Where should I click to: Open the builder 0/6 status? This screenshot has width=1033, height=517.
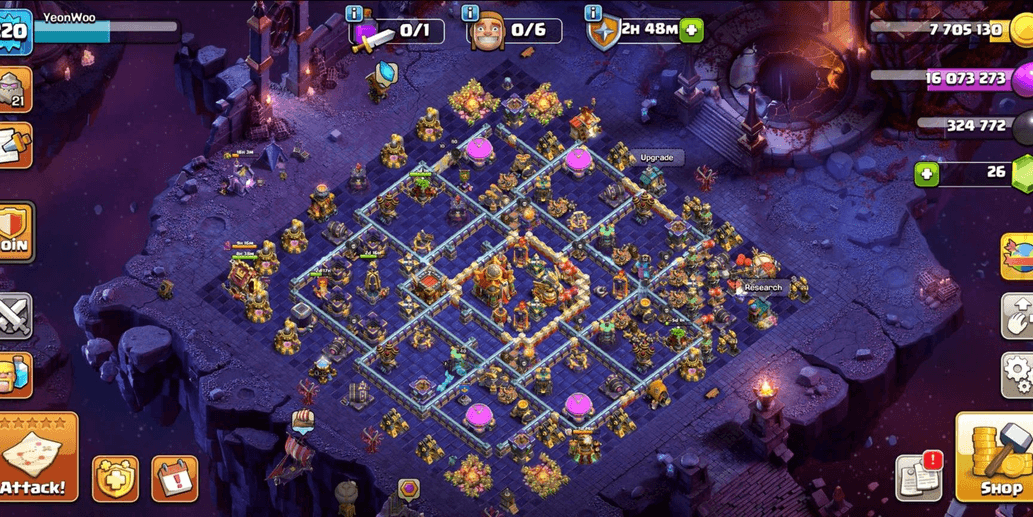click(514, 31)
